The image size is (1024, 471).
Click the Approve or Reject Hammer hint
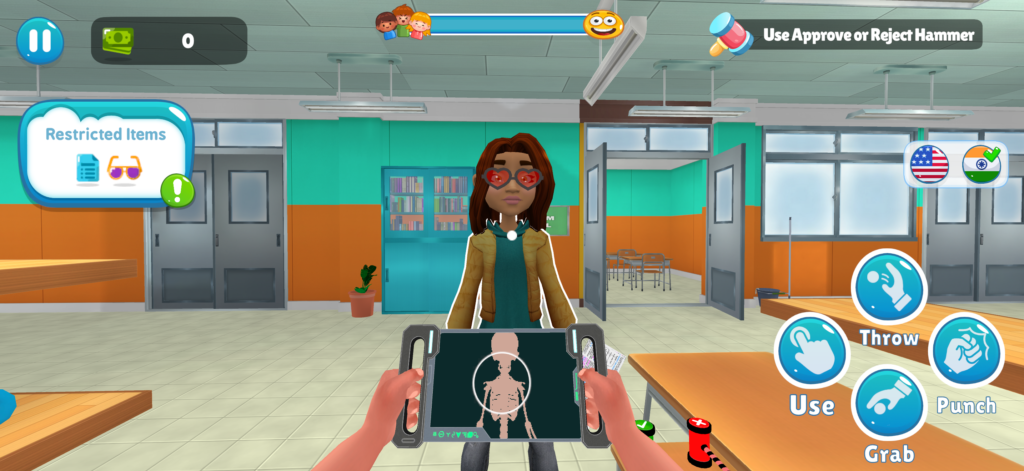click(845, 35)
